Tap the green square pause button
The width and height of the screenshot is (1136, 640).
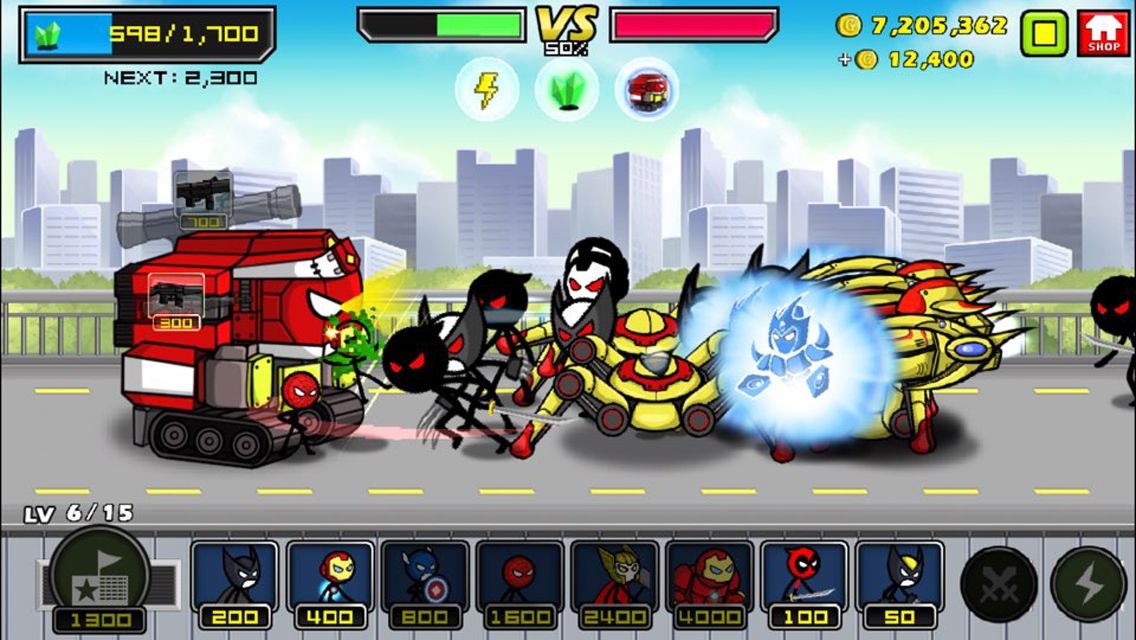1044,33
